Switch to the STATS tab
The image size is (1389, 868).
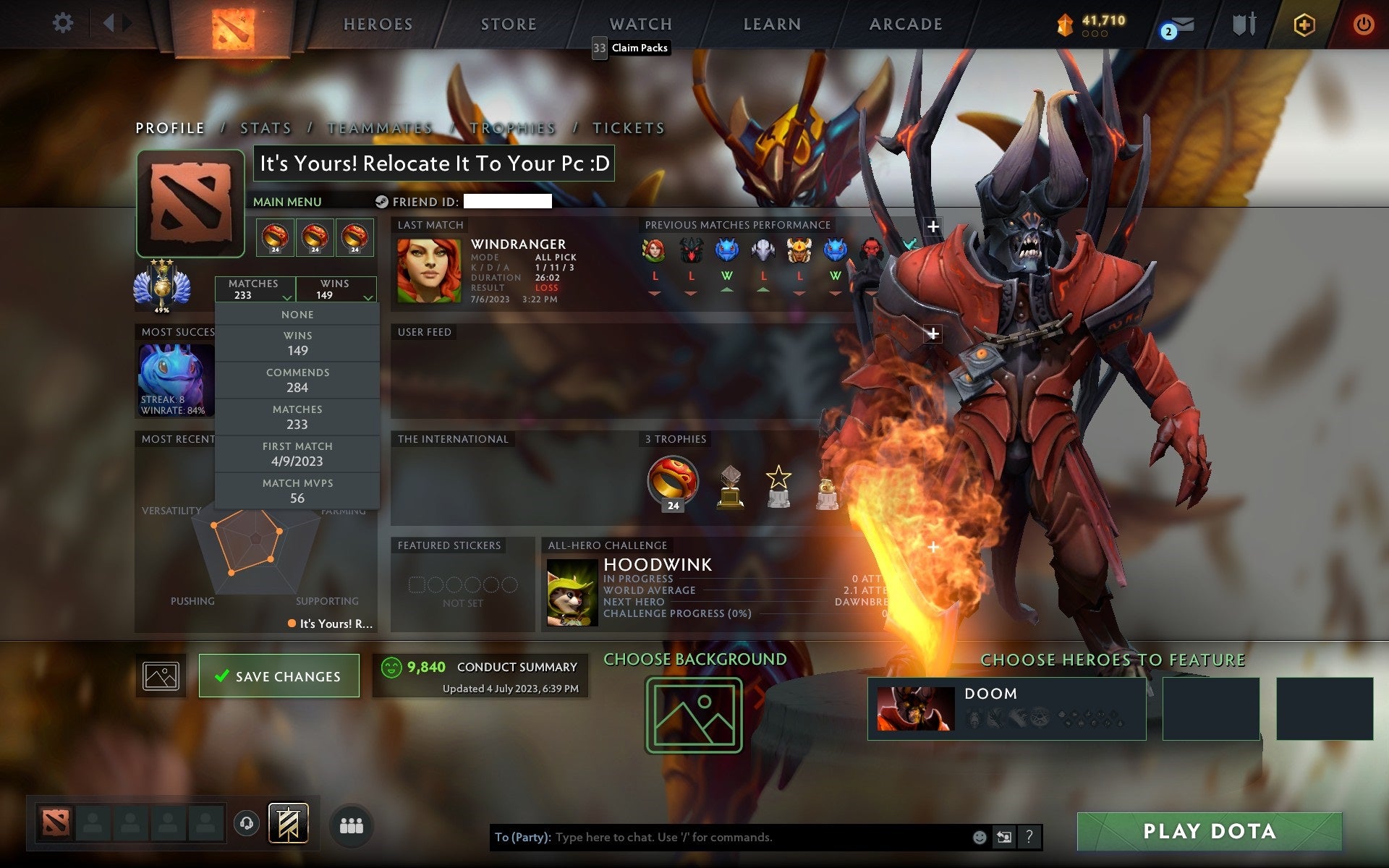tap(266, 127)
